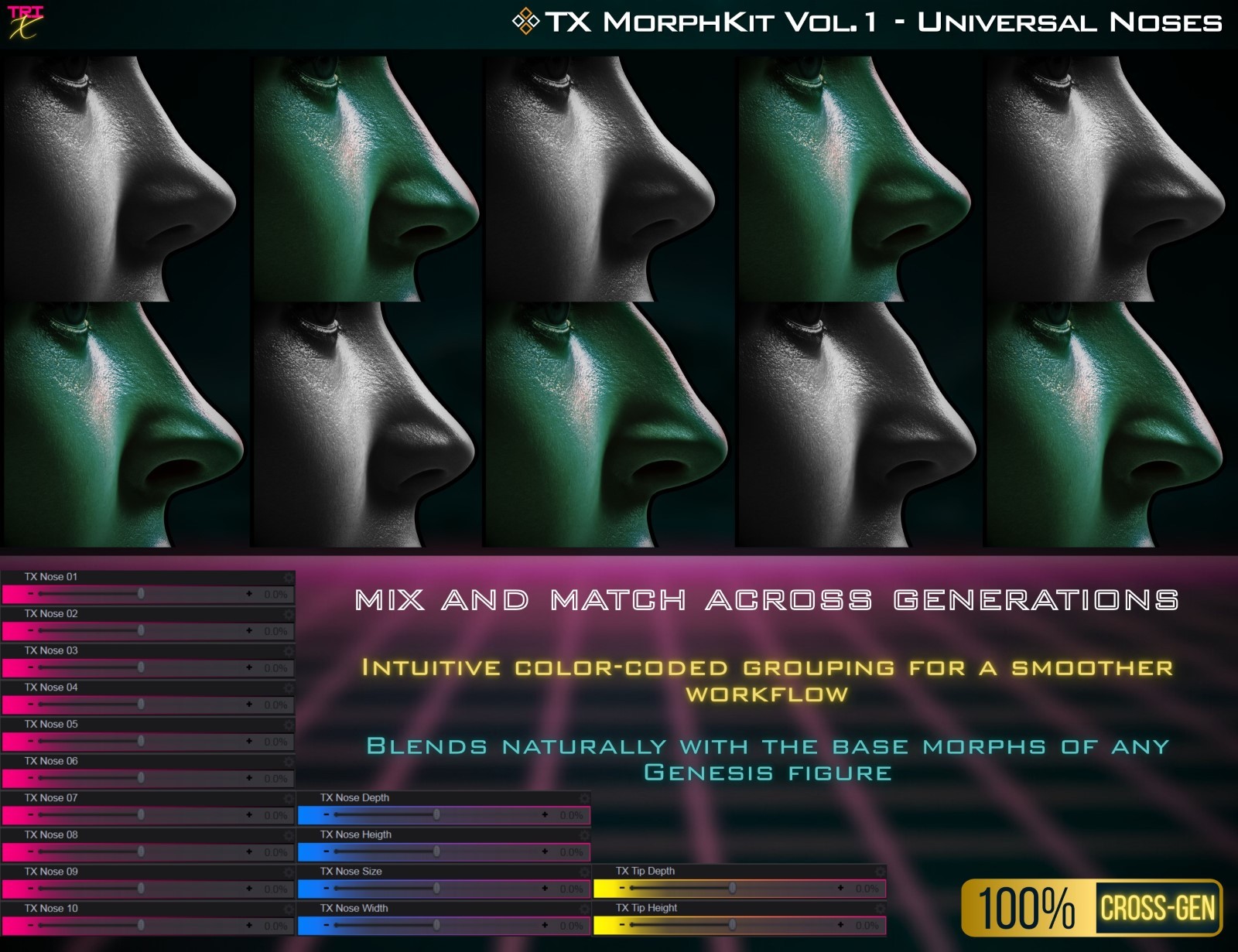
Task: Click the TX Nose 07 parameter label
Action: tap(50, 797)
